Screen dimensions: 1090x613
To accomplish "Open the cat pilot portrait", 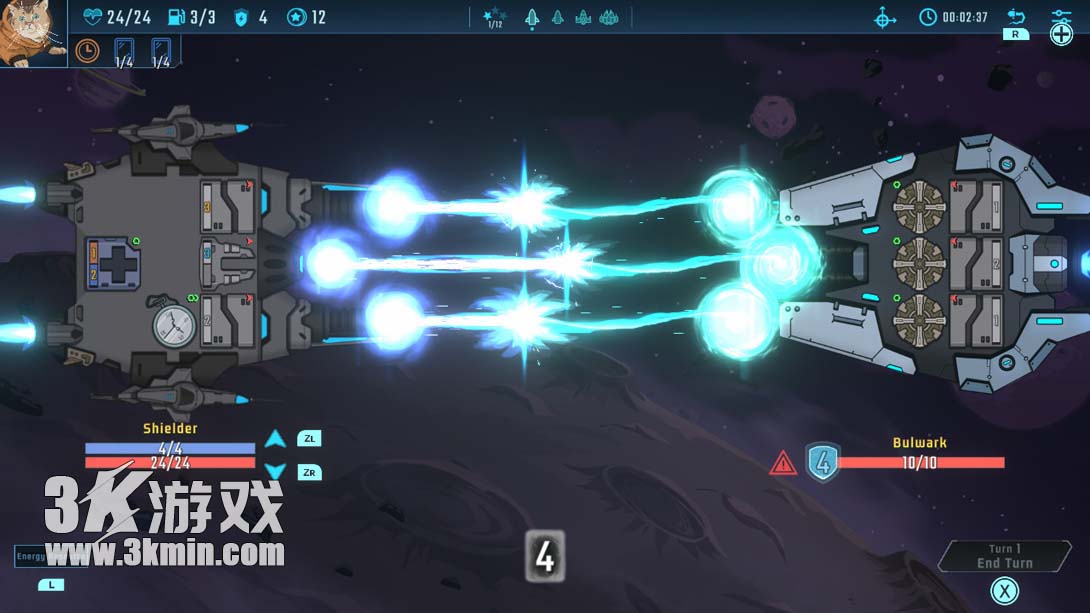I will pyautogui.click(x=33, y=33).
